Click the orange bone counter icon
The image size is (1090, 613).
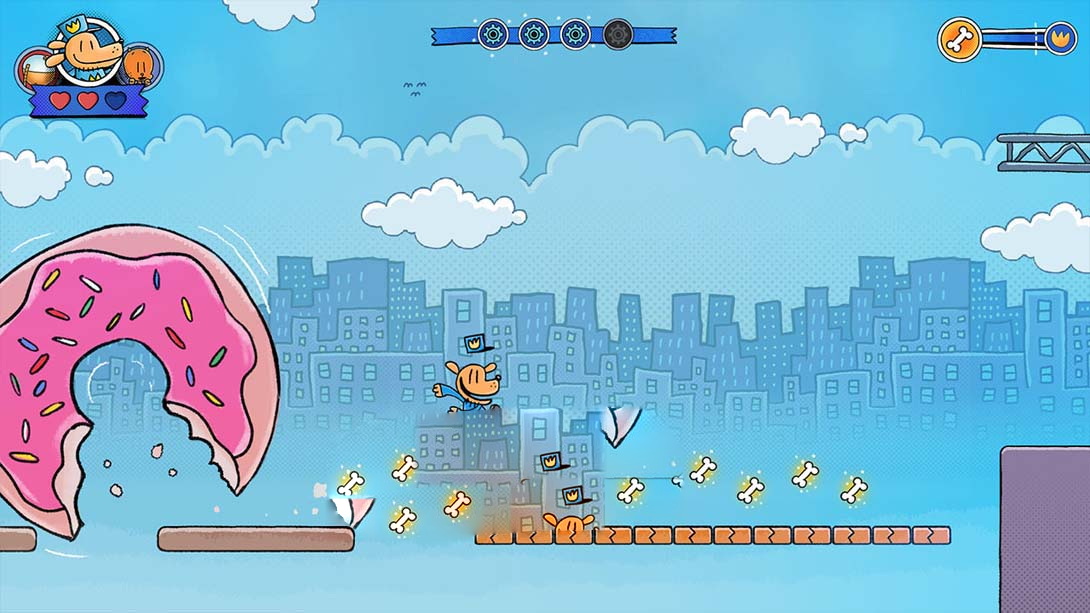[959, 40]
